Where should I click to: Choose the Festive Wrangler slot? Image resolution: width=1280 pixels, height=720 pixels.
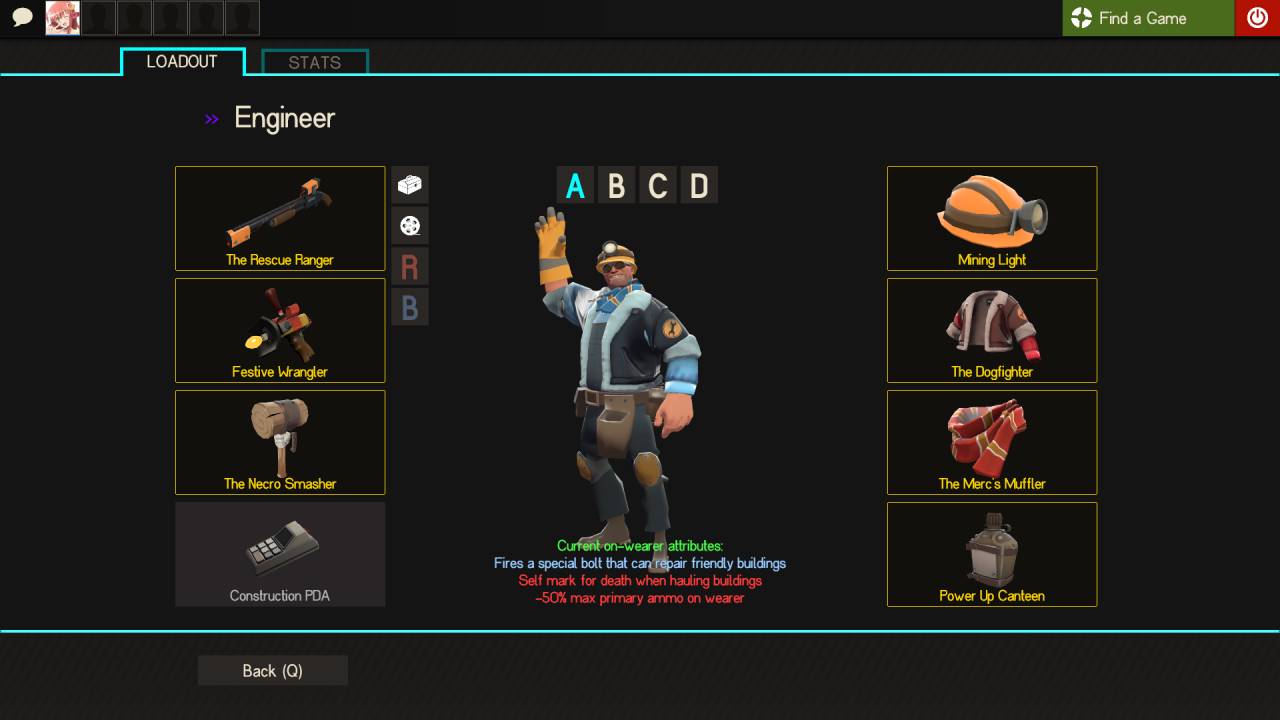coord(280,330)
